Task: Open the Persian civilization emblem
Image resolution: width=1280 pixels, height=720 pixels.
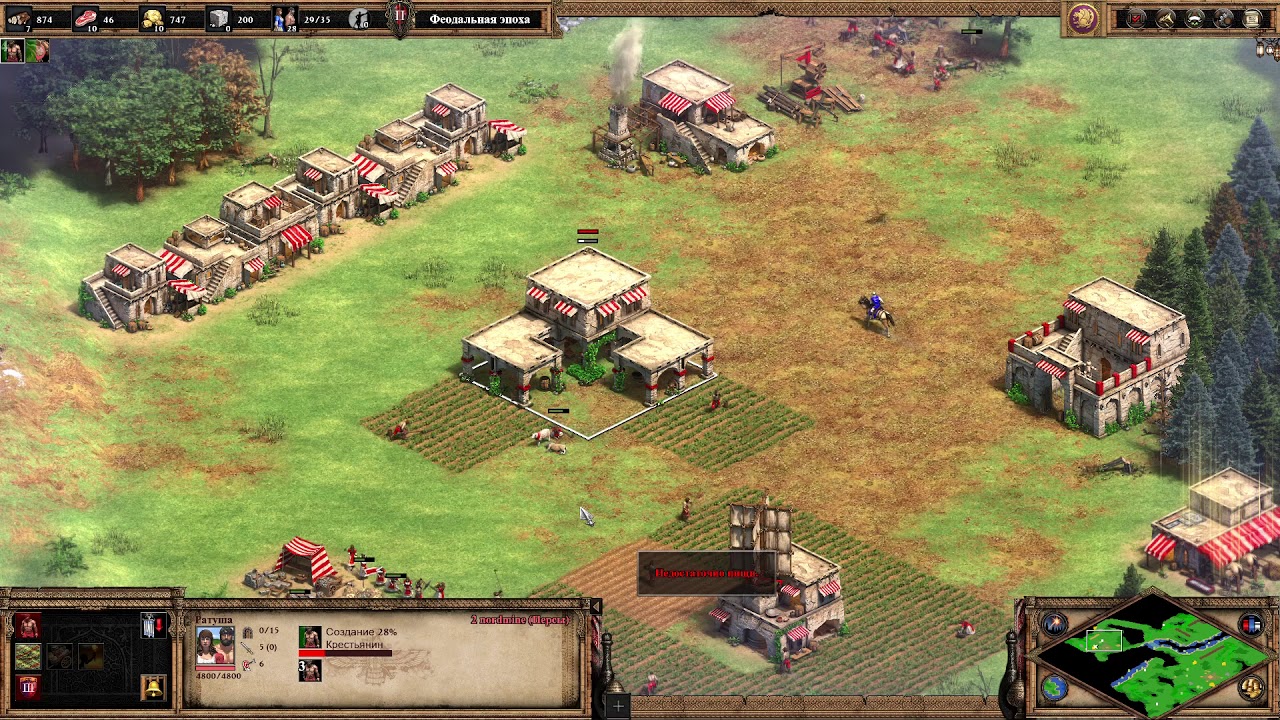Action: [x=1082, y=19]
